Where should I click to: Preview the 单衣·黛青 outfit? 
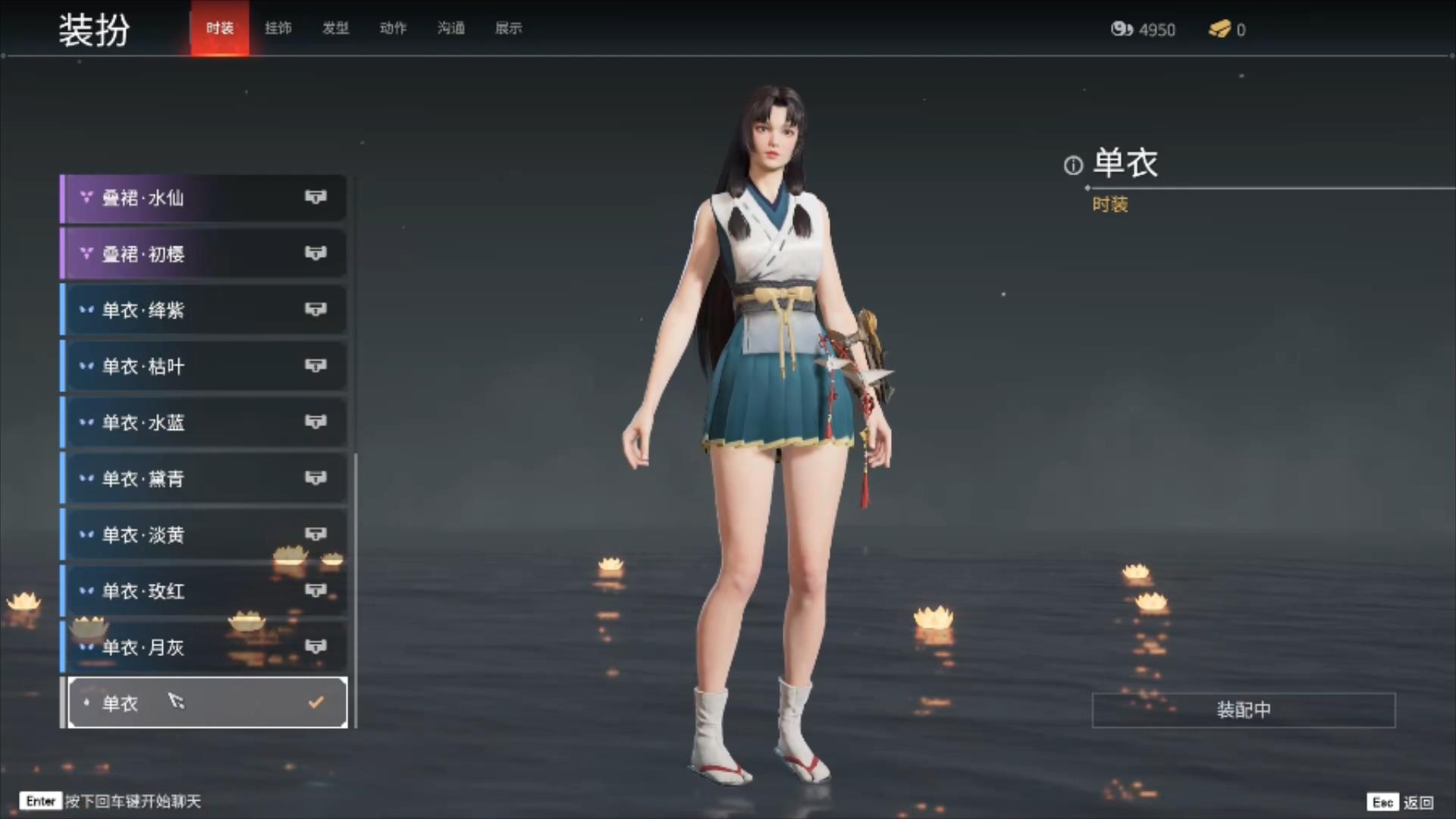(203, 479)
